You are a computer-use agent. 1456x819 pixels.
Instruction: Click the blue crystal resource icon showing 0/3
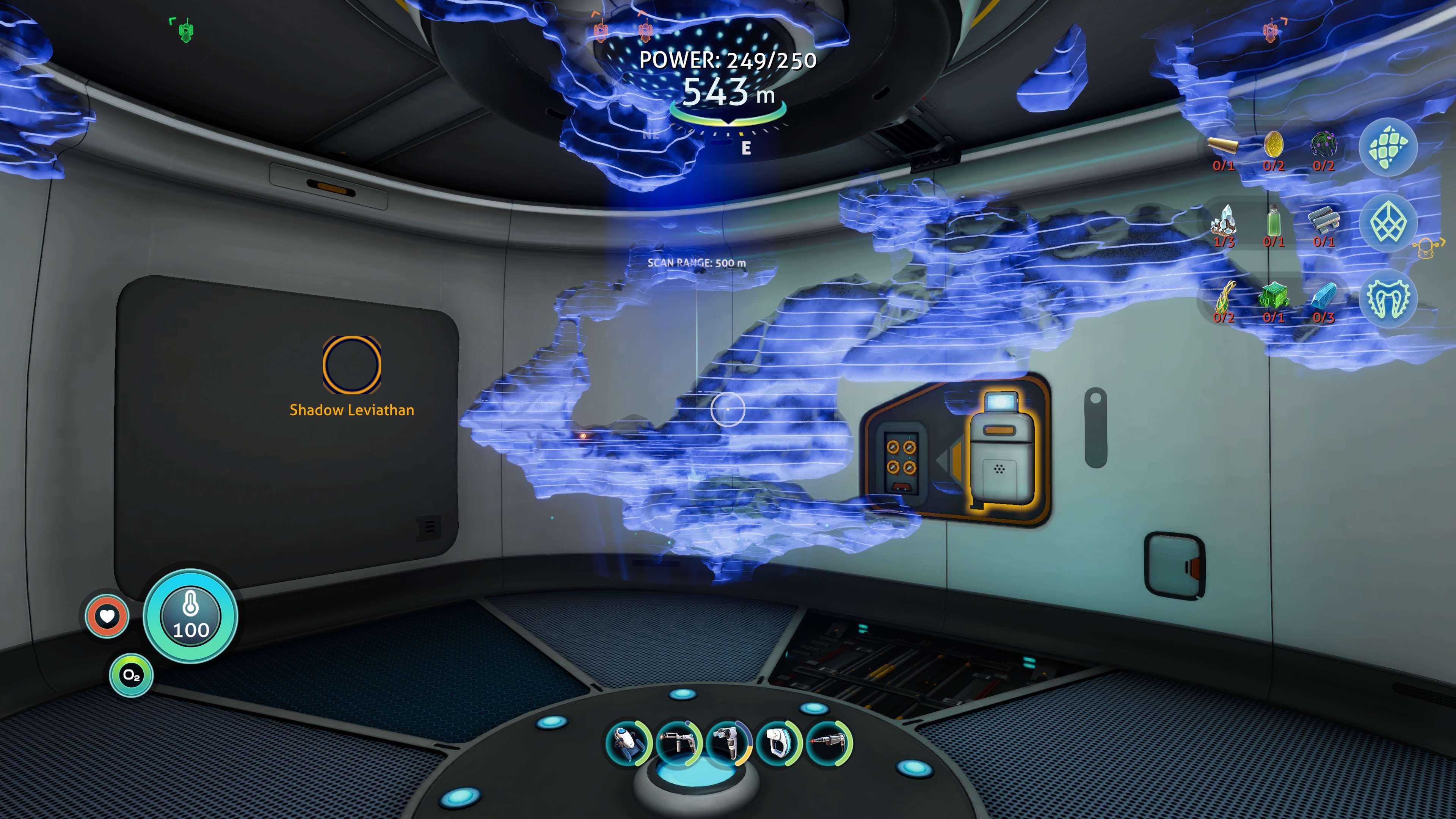(1325, 297)
